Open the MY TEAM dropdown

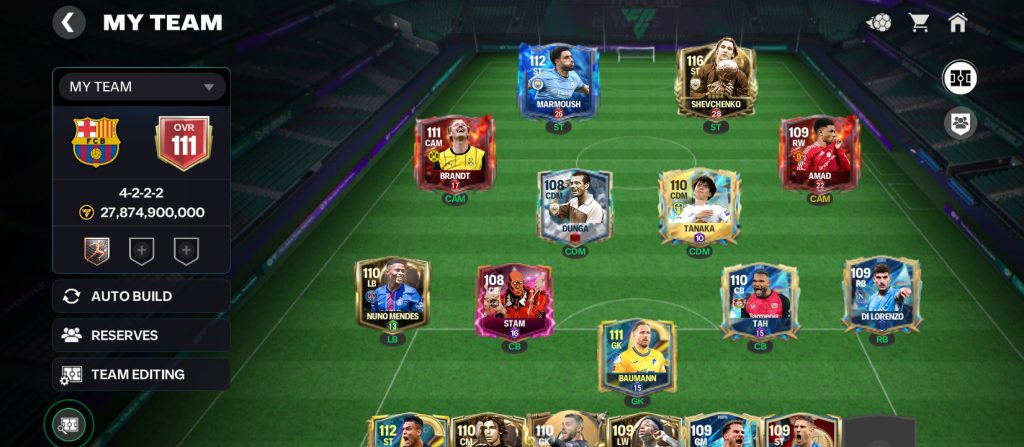coord(141,87)
